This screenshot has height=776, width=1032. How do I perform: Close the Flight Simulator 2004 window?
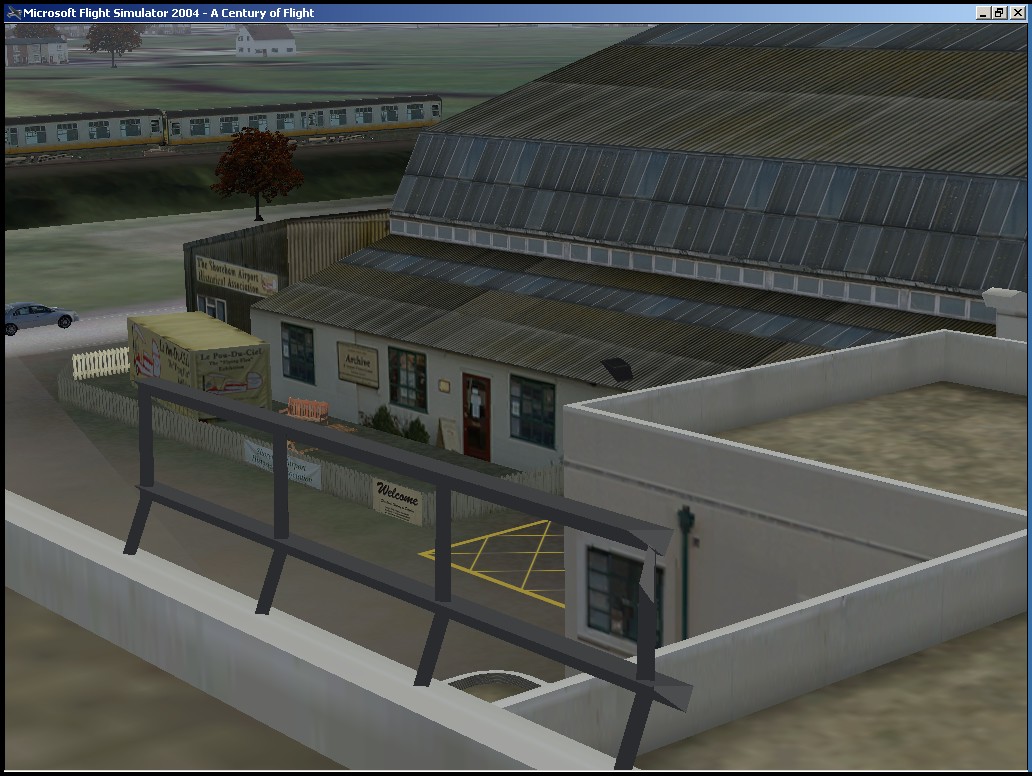[1018, 13]
